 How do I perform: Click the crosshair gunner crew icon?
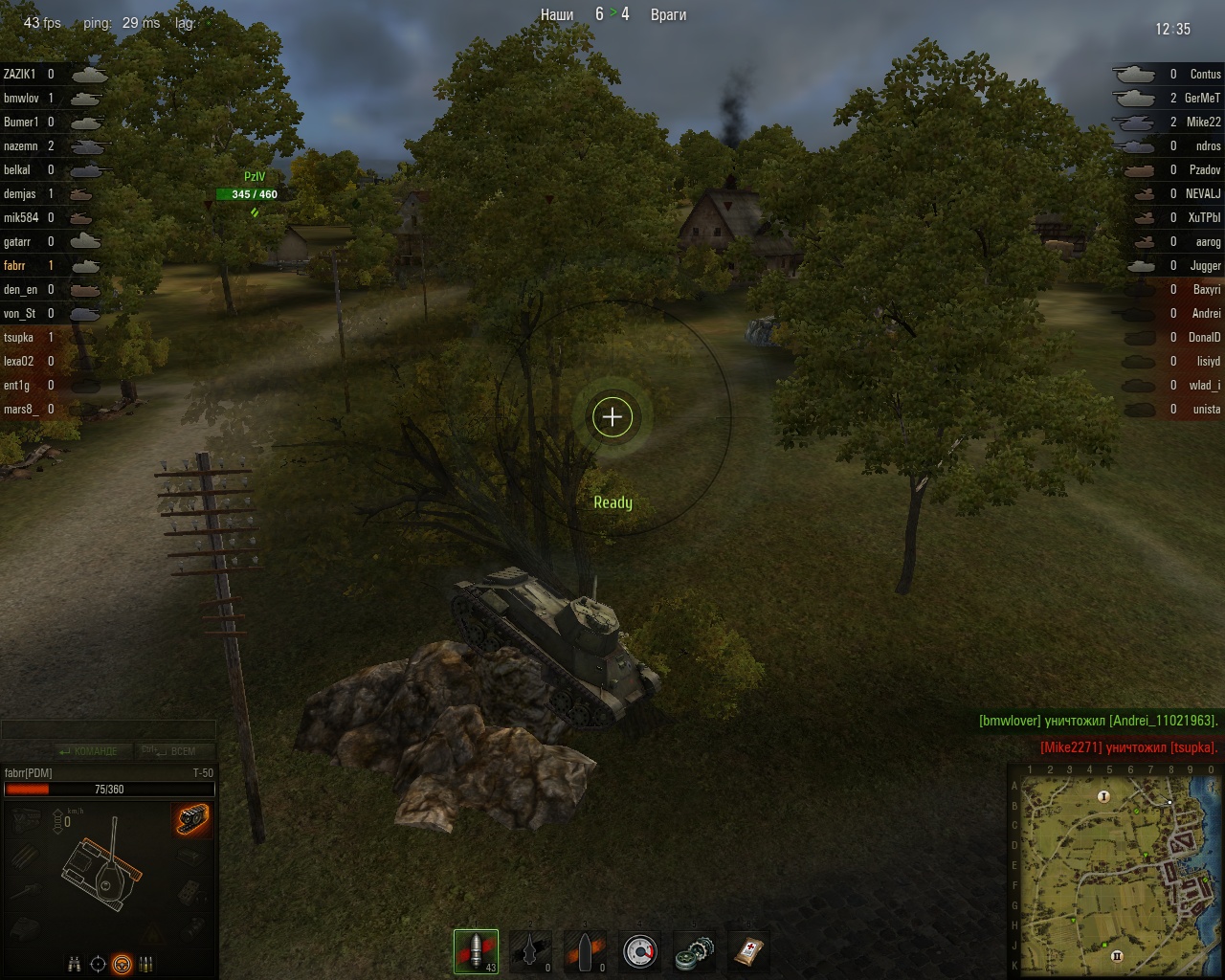tap(98, 964)
